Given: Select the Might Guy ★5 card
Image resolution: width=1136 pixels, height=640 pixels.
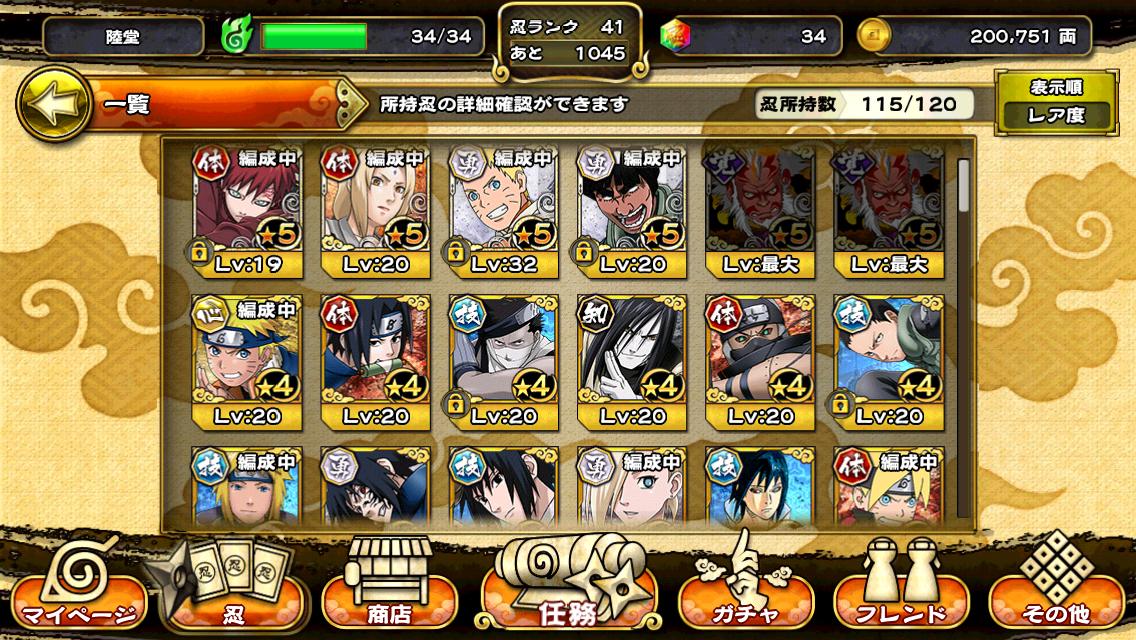Looking at the screenshot, I should [631, 212].
